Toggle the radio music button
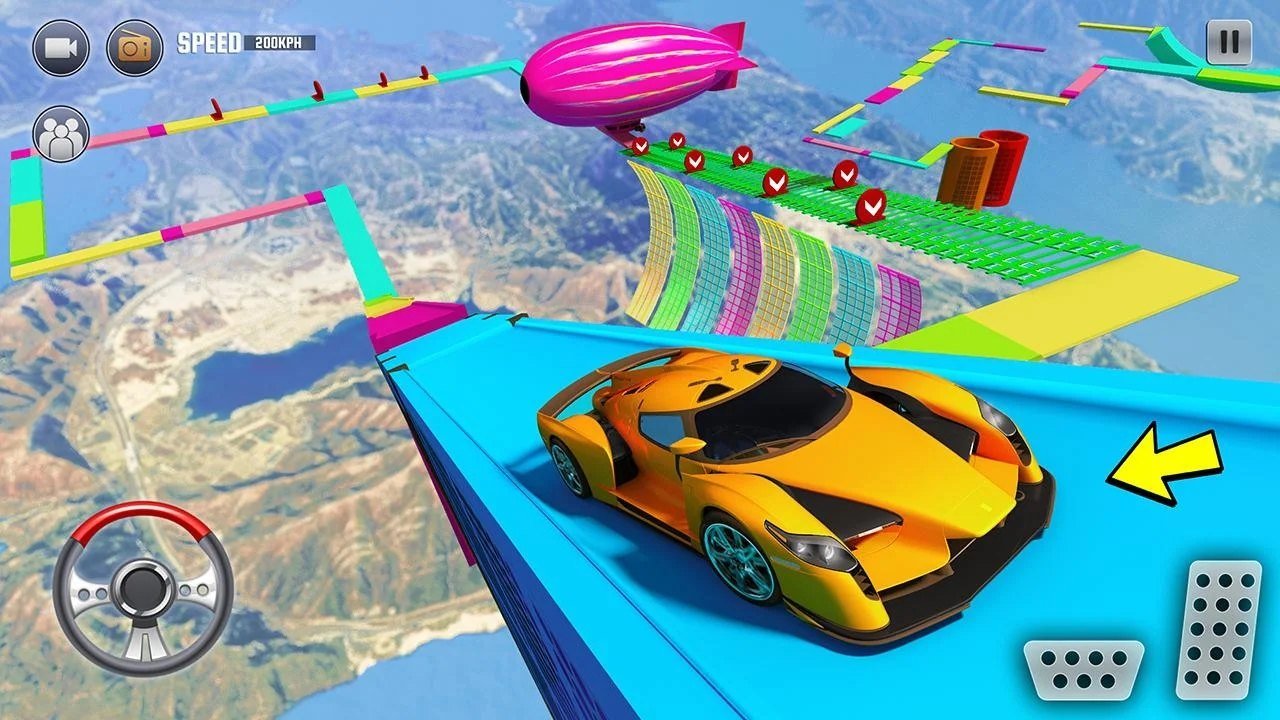This screenshot has width=1280, height=720. (134, 47)
